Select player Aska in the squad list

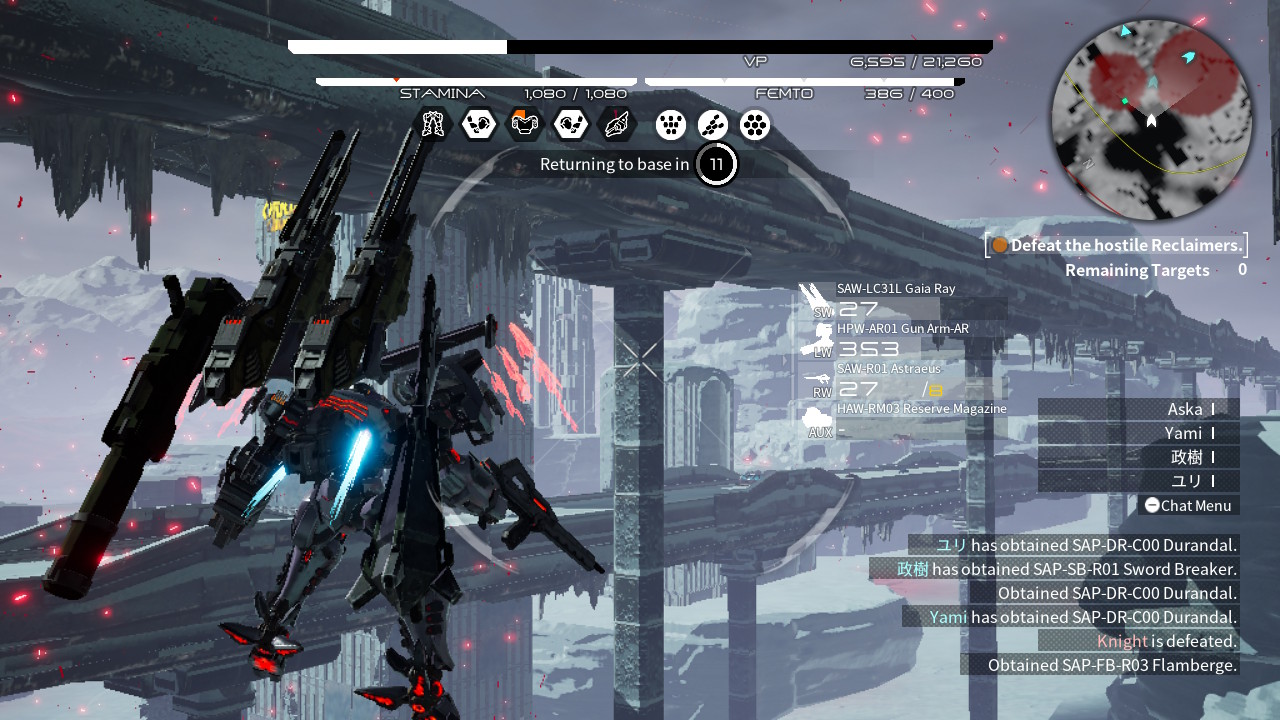point(1185,409)
